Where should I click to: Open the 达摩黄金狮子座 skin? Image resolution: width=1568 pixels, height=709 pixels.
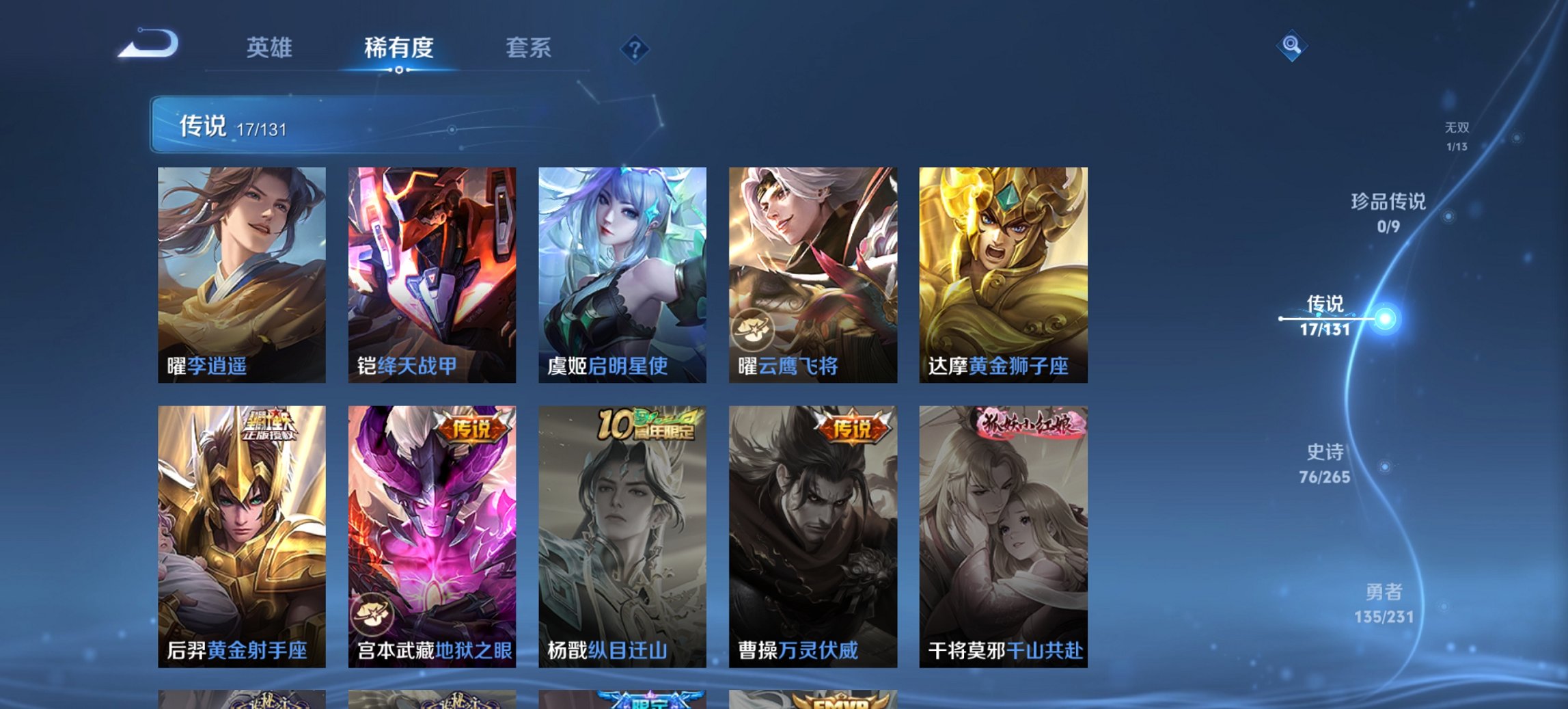pyautogui.click(x=1004, y=273)
